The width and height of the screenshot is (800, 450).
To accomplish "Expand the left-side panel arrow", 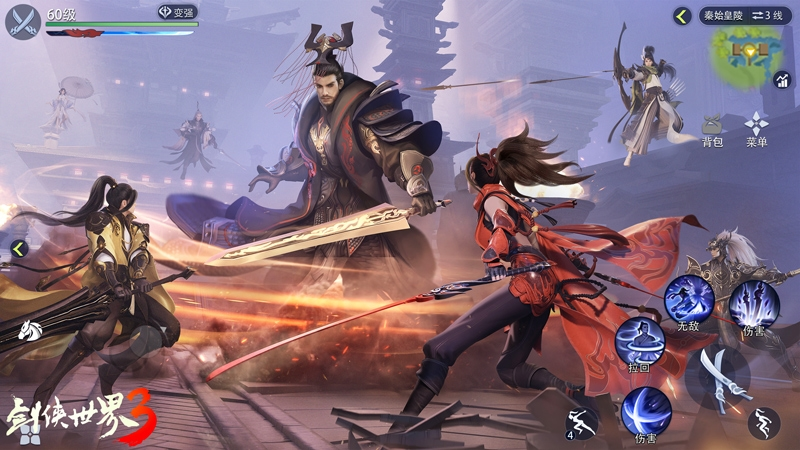I will tap(18, 249).
